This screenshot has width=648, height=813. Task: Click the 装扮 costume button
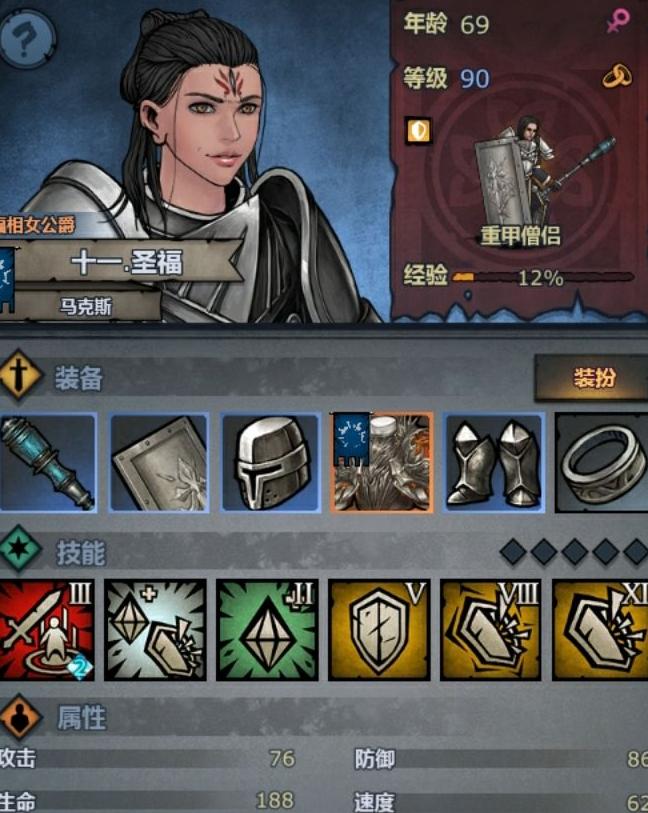pyautogui.click(x=591, y=378)
